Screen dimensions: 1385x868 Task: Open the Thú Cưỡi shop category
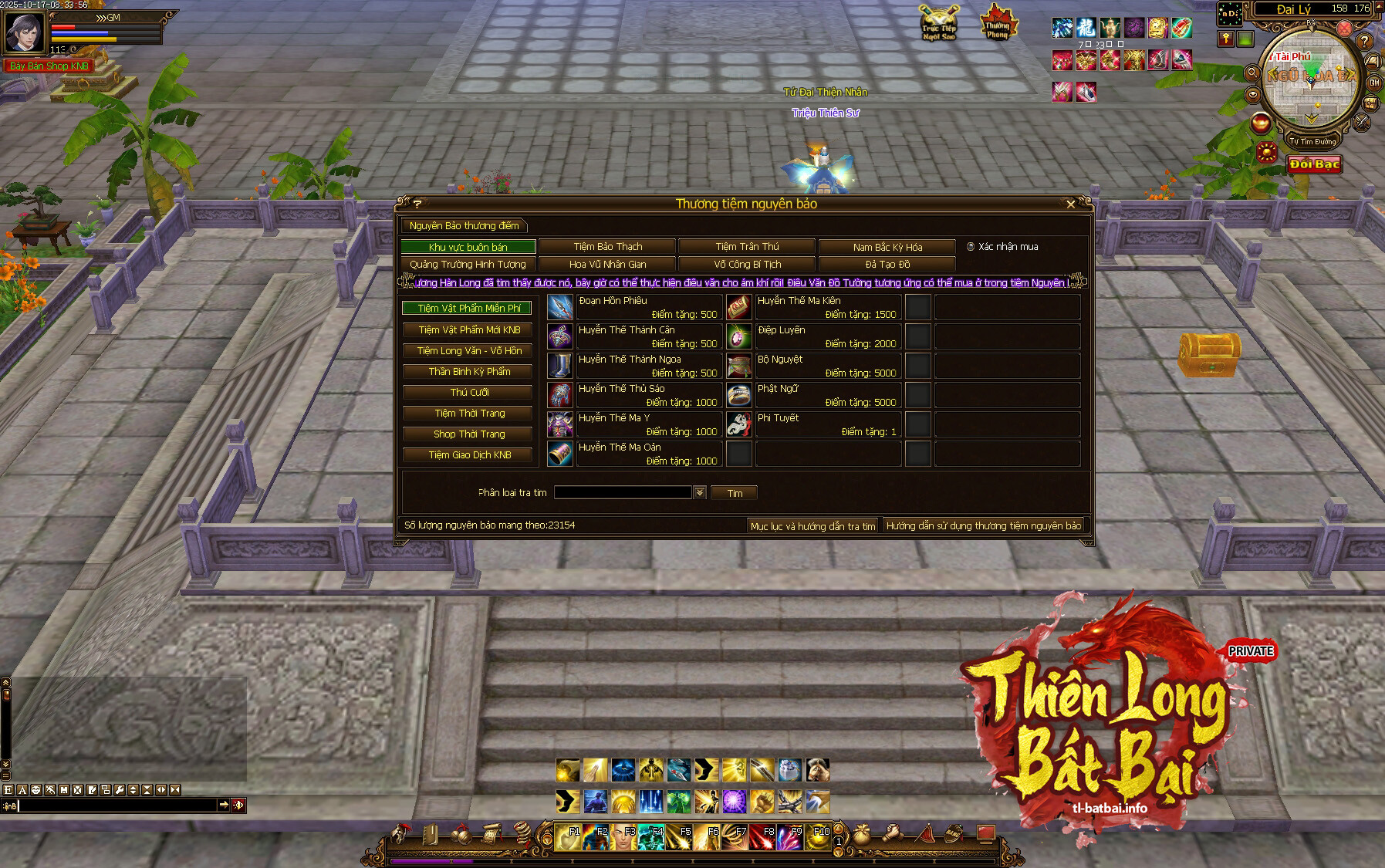point(469,392)
